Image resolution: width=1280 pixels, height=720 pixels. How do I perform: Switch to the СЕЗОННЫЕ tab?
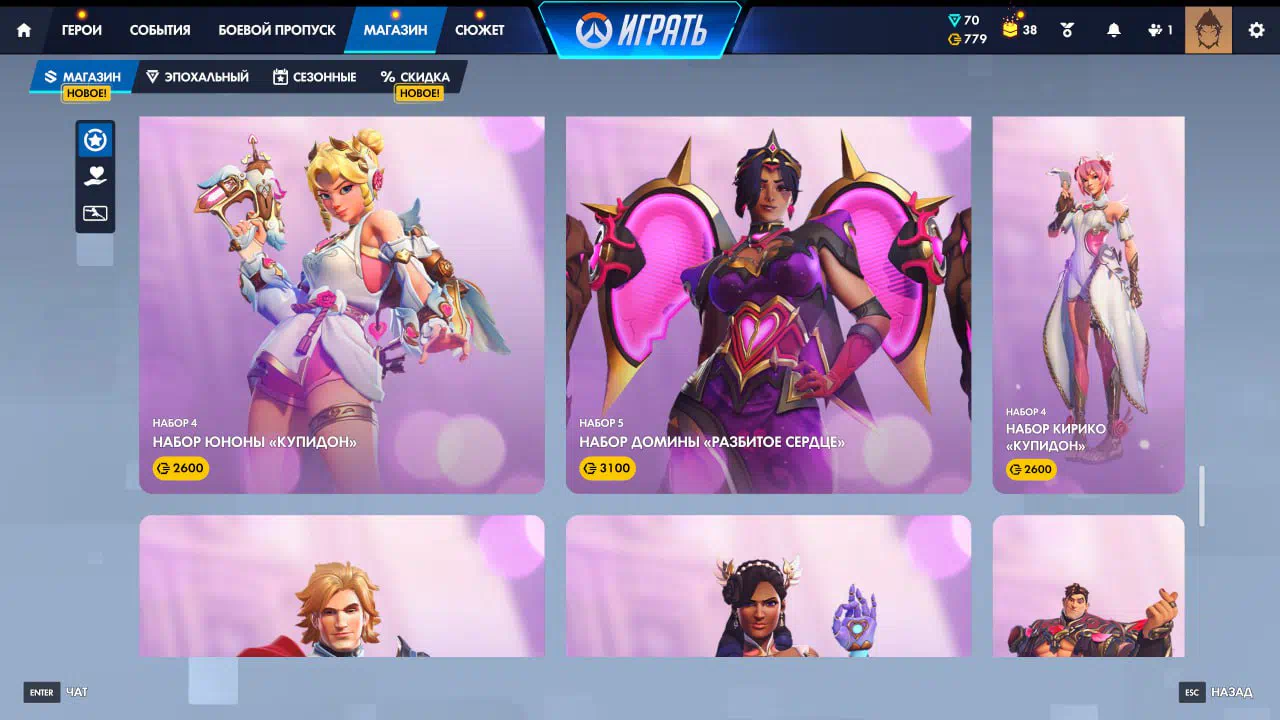(x=314, y=77)
